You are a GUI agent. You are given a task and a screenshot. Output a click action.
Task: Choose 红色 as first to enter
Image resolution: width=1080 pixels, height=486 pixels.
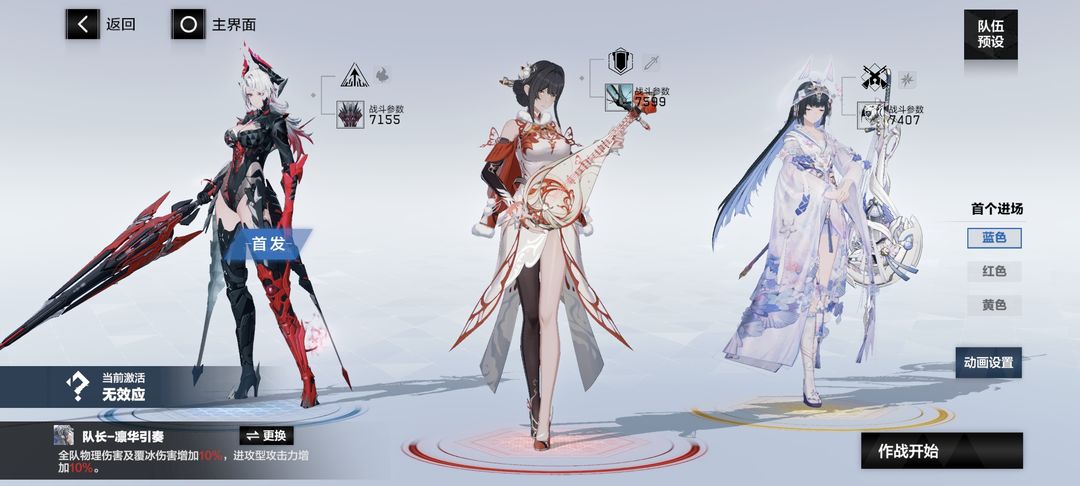[x=993, y=271]
